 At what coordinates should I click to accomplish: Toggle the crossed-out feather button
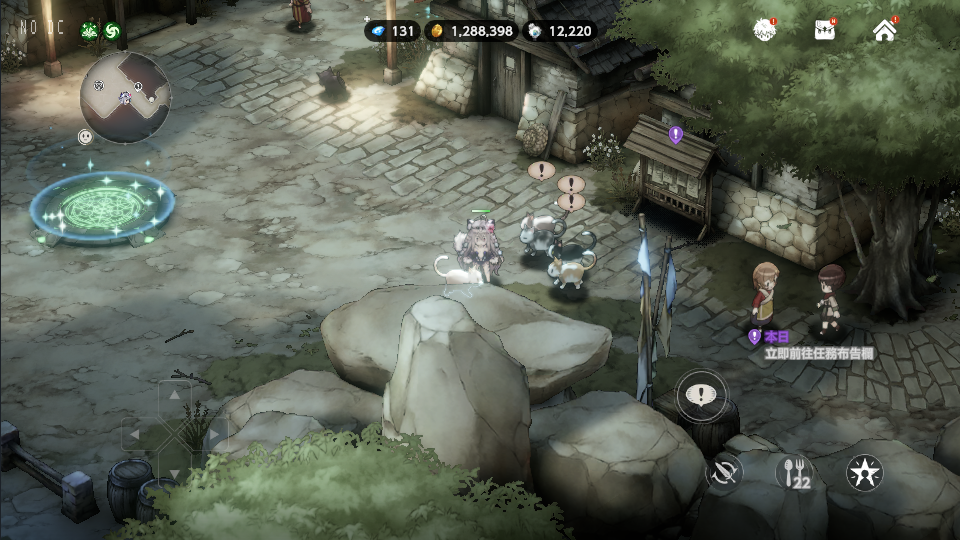click(724, 472)
